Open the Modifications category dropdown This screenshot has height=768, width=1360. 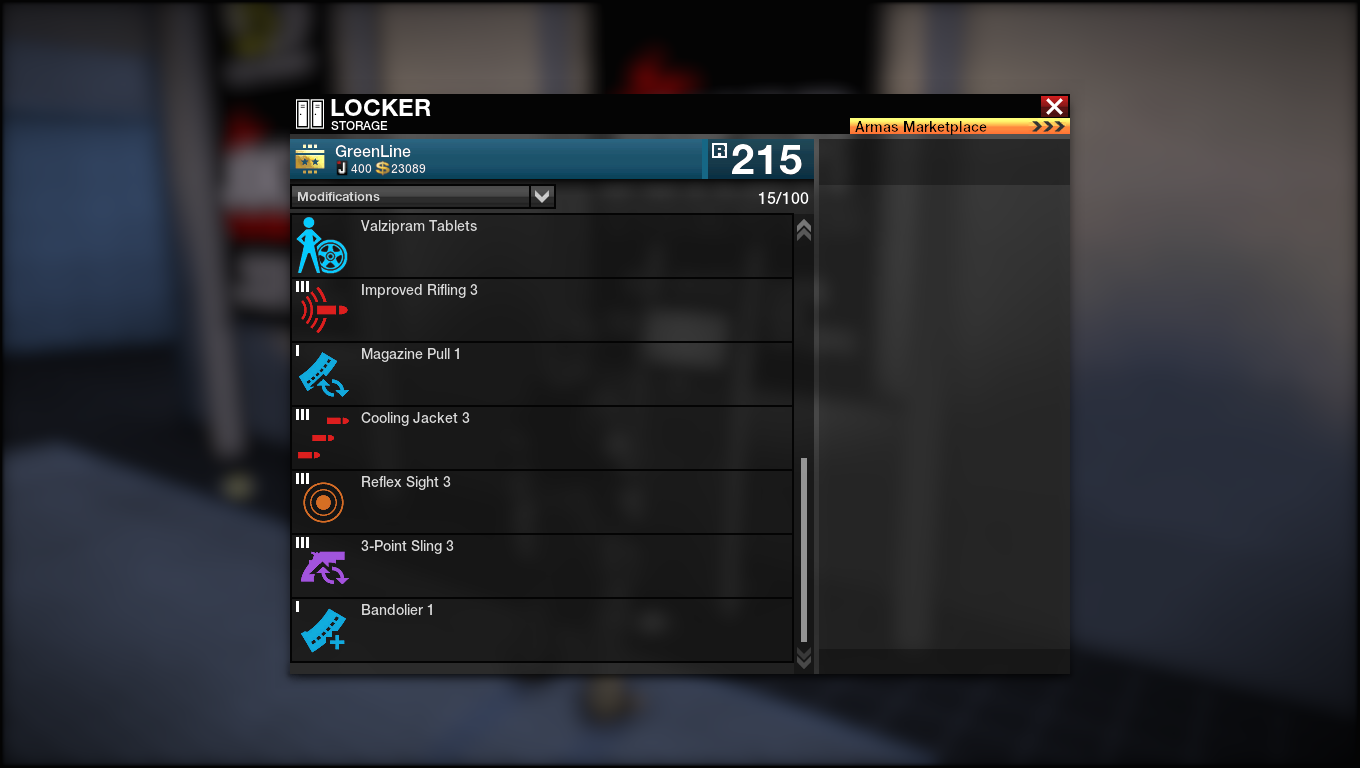coord(541,197)
